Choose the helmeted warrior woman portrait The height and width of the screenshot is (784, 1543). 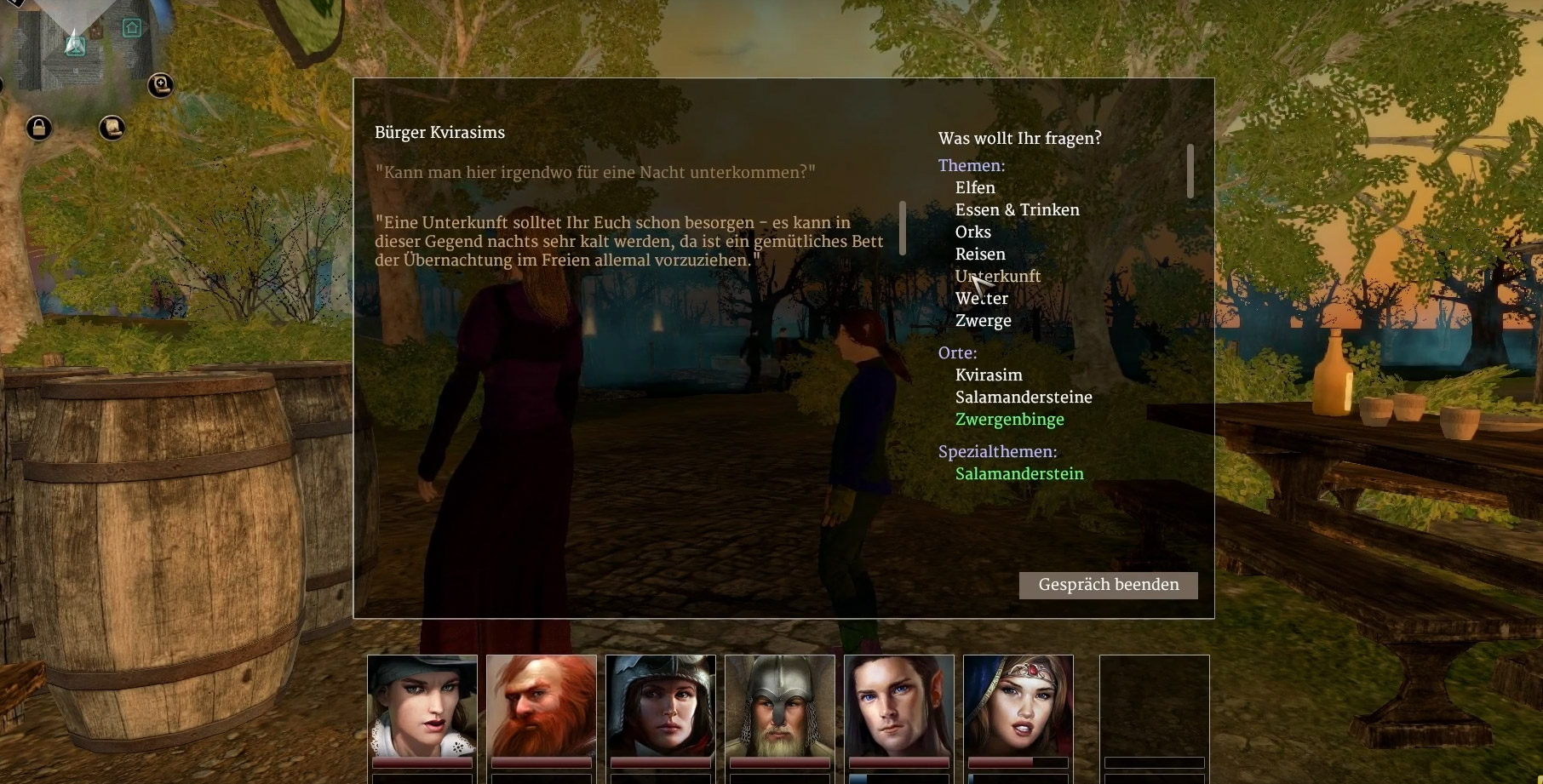[x=661, y=706]
